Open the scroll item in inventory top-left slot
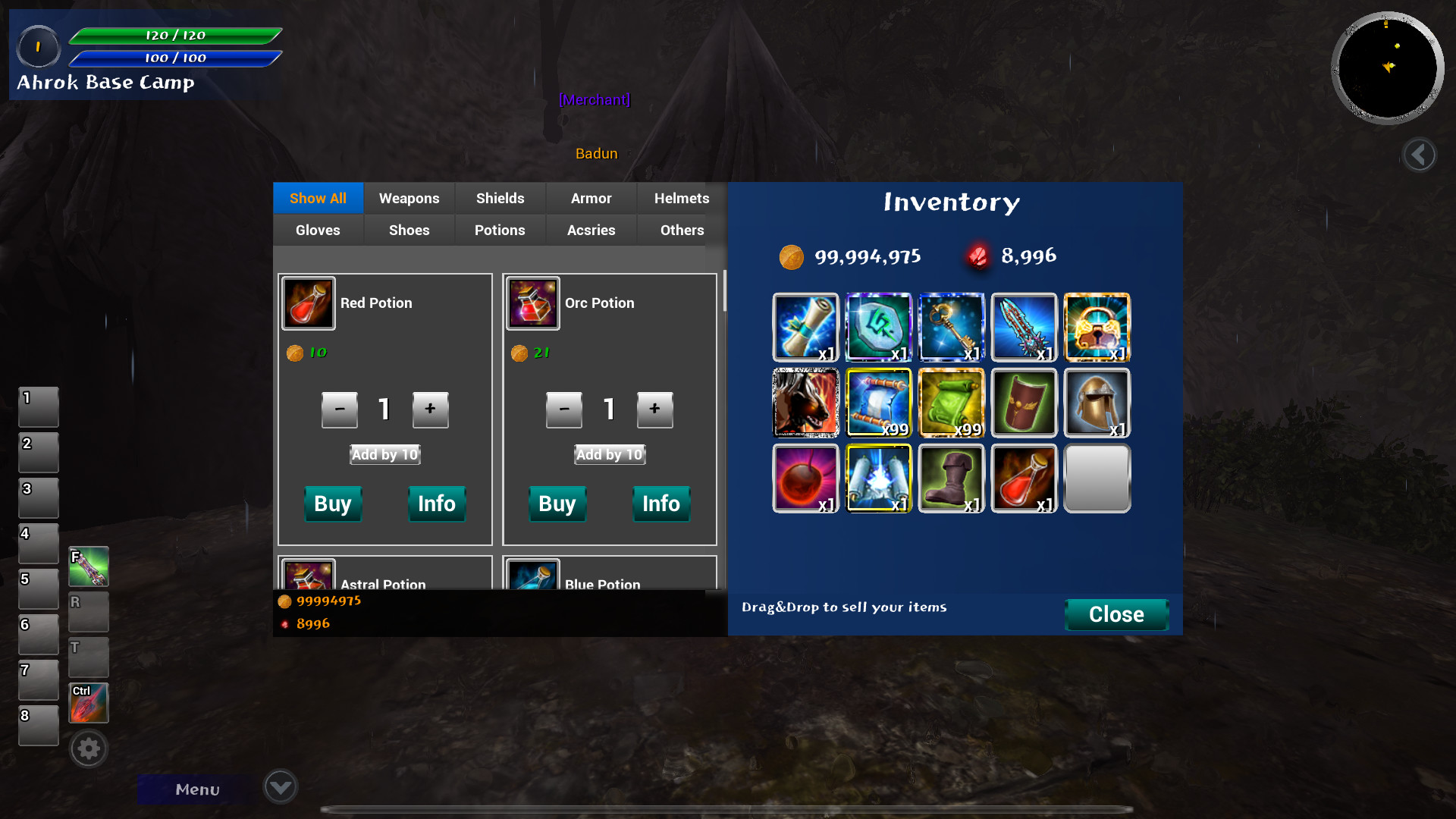The width and height of the screenshot is (1456, 819). point(805,327)
